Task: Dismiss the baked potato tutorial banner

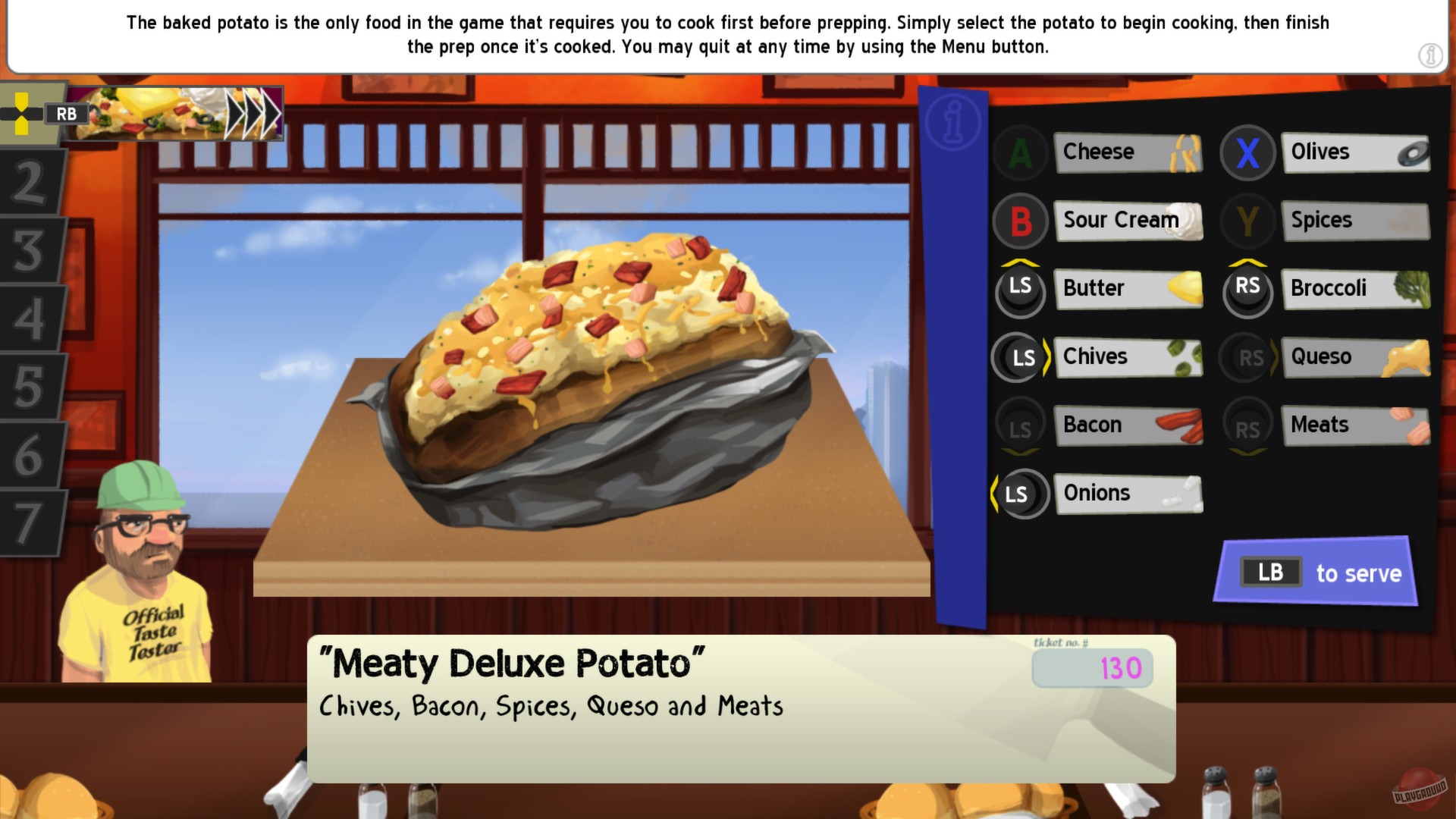Action: 724,34
